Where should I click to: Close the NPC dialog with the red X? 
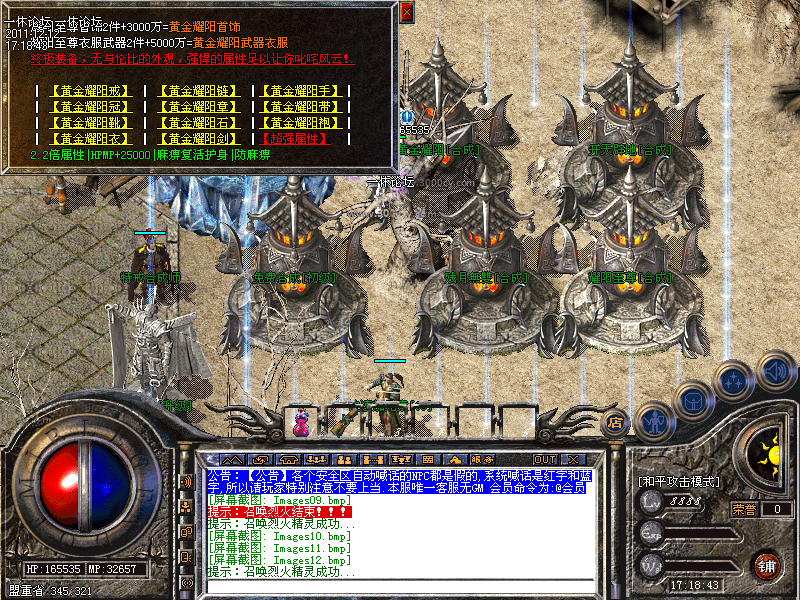click(406, 13)
